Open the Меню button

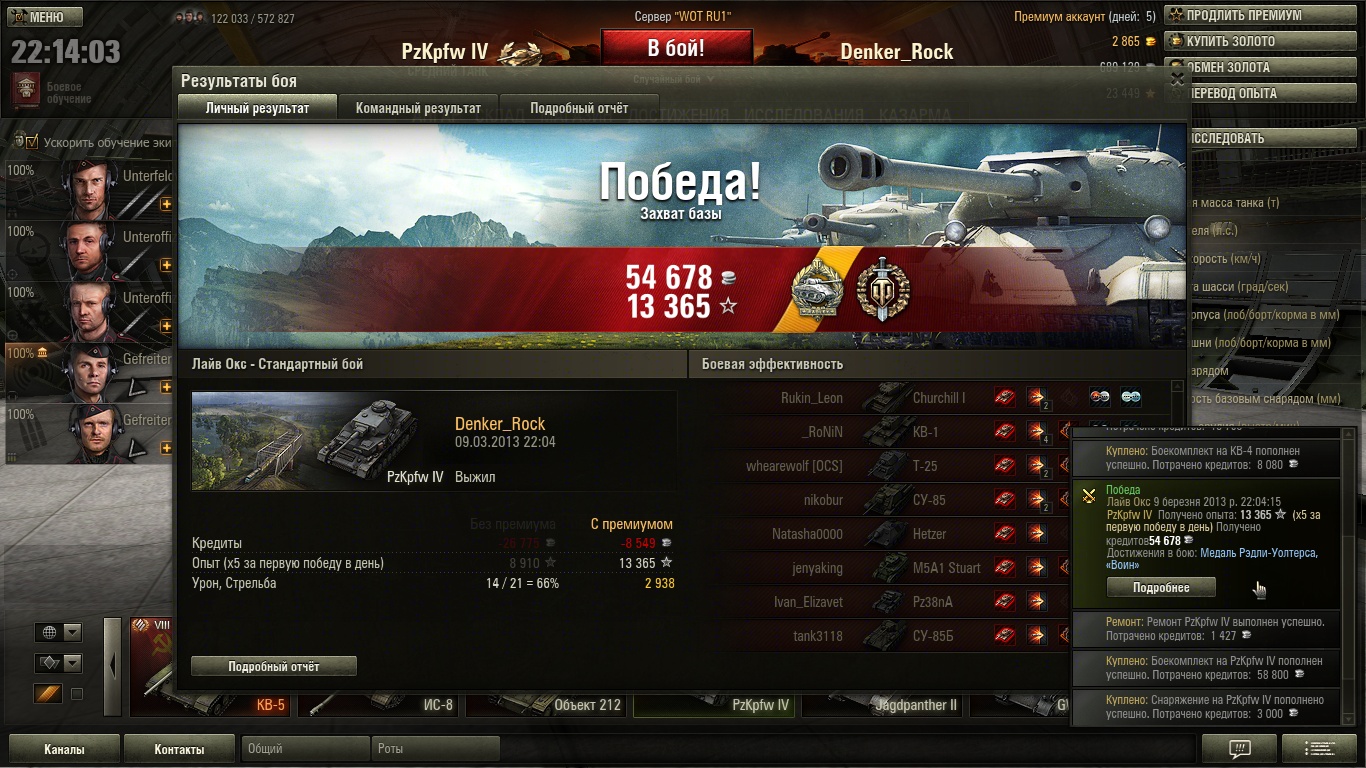pyautogui.click(x=46, y=17)
